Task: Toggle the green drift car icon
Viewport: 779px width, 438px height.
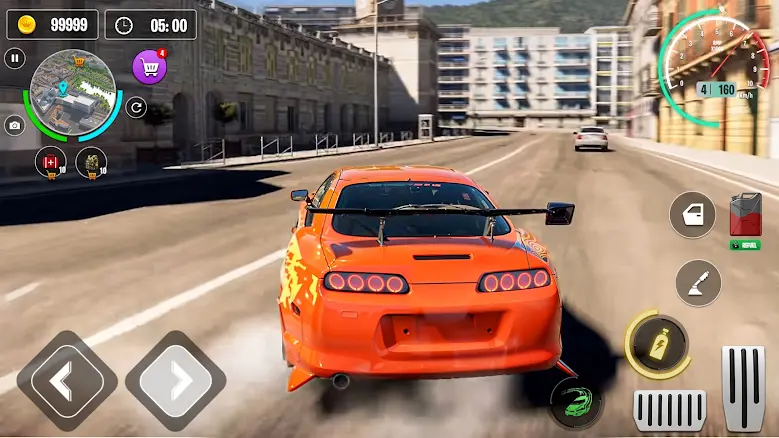Action: 578,400
